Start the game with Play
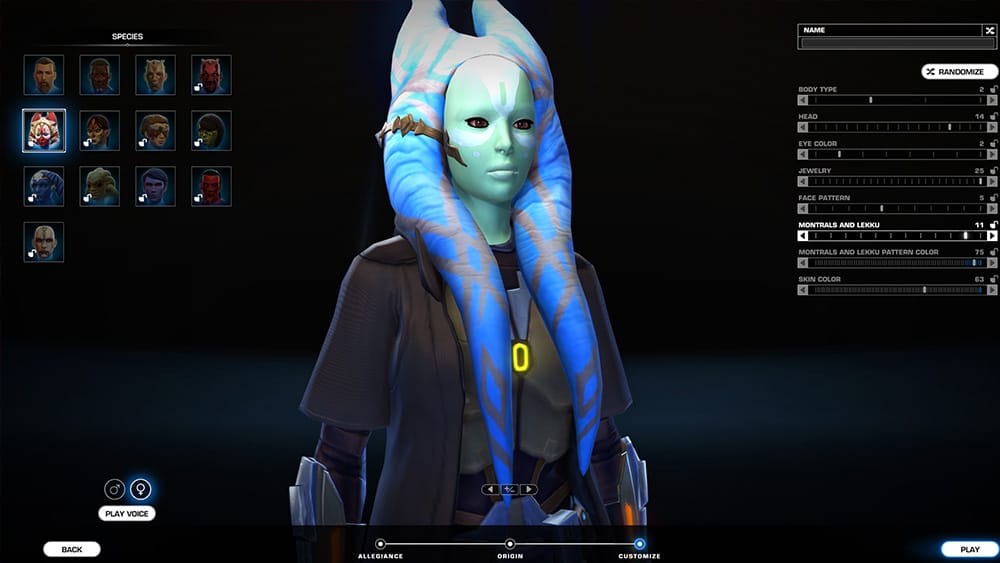1000x563 pixels. [x=969, y=549]
